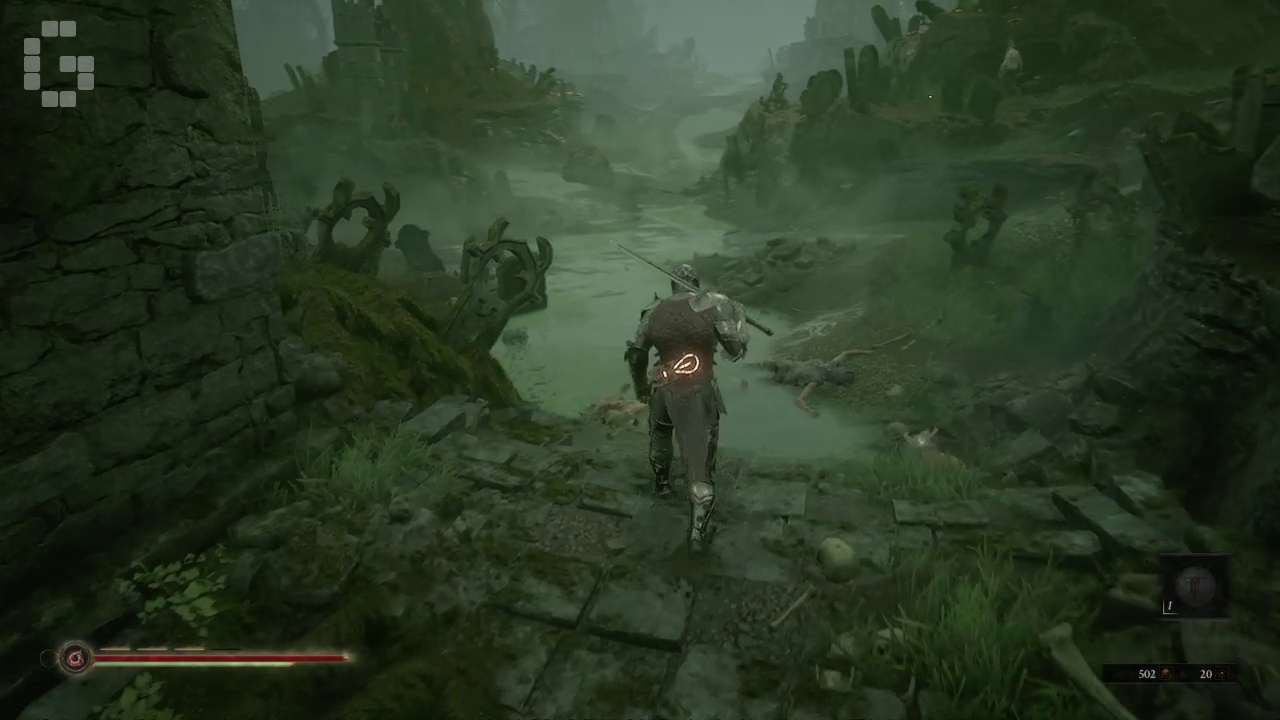This screenshot has width=1280, height=720.
Task: Click the glimpse count reading 20
Action: [1207, 674]
